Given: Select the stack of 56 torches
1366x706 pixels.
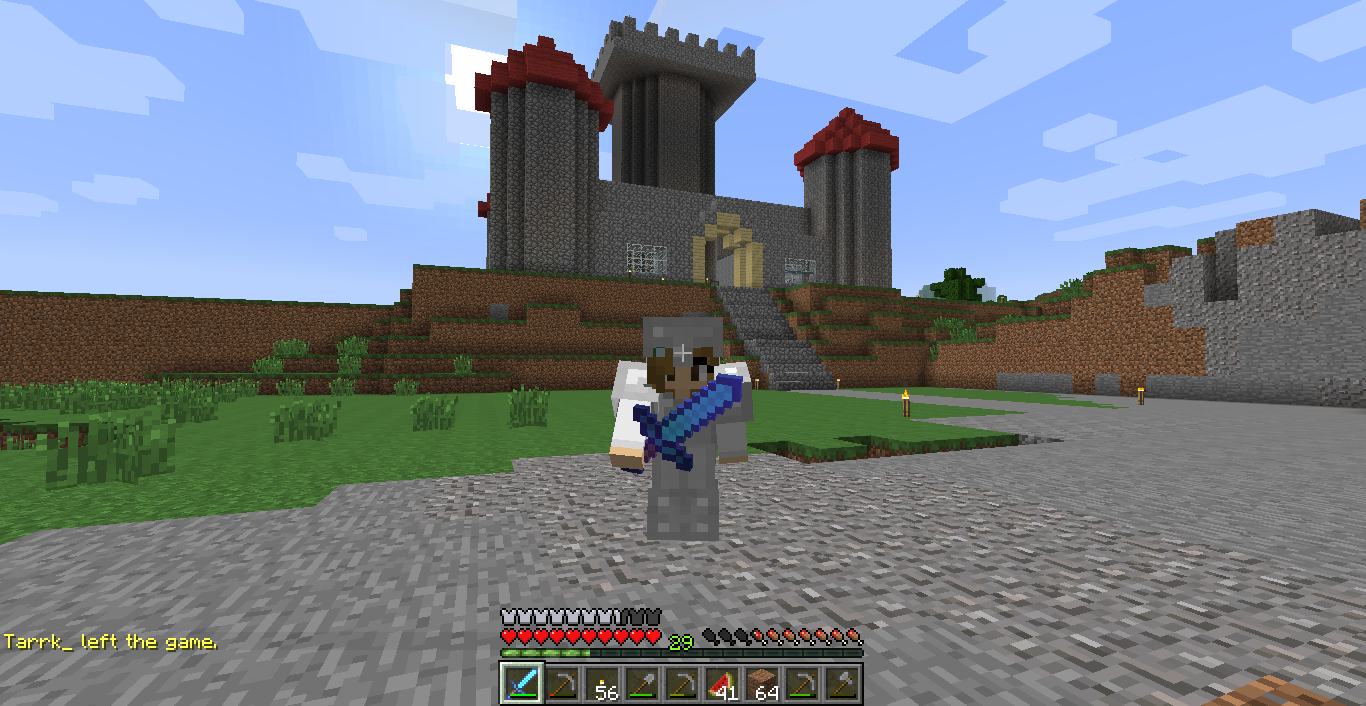Looking at the screenshot, I should (602, 682).
